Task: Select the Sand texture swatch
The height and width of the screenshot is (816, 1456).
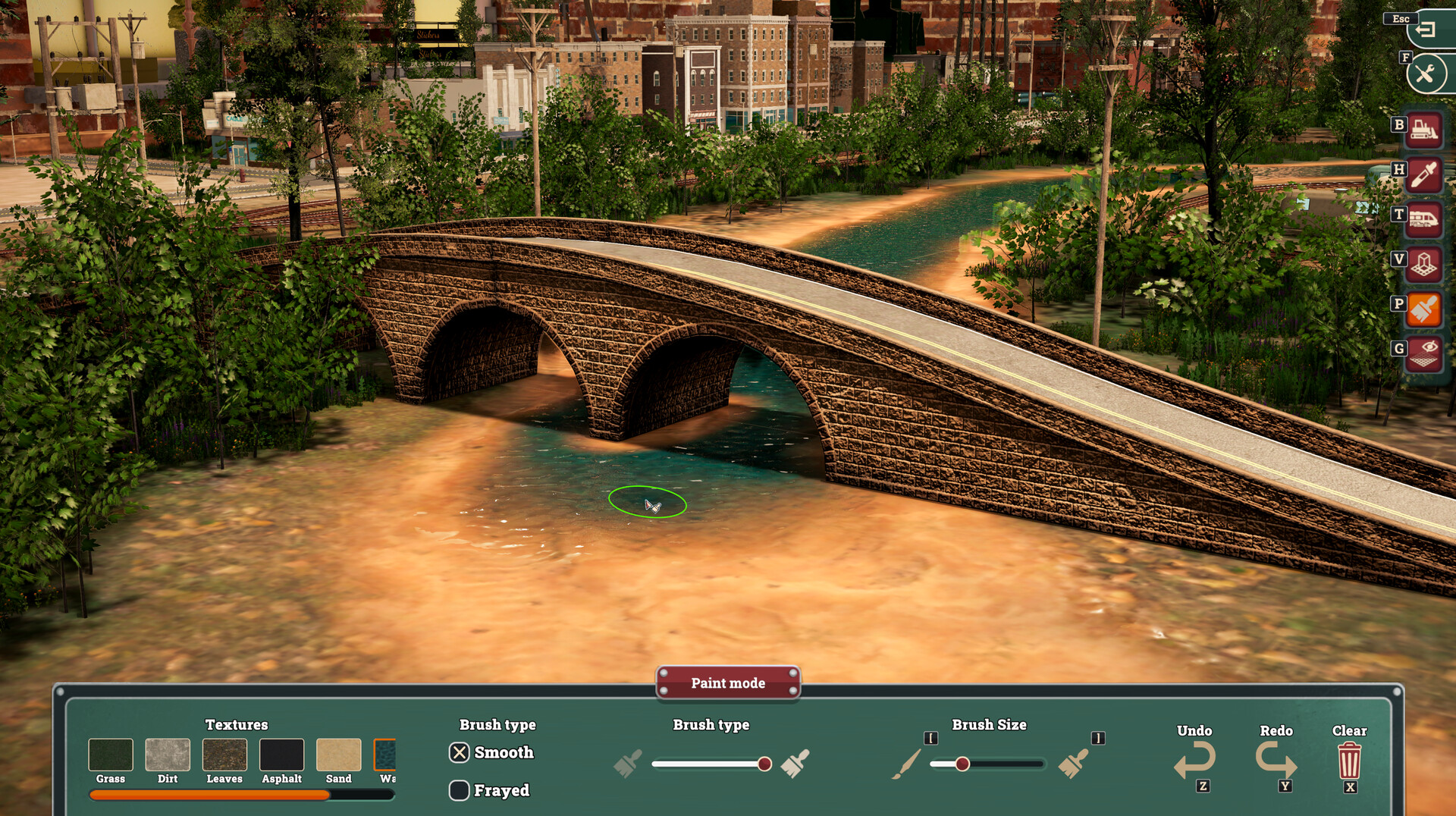Action: 338,756
